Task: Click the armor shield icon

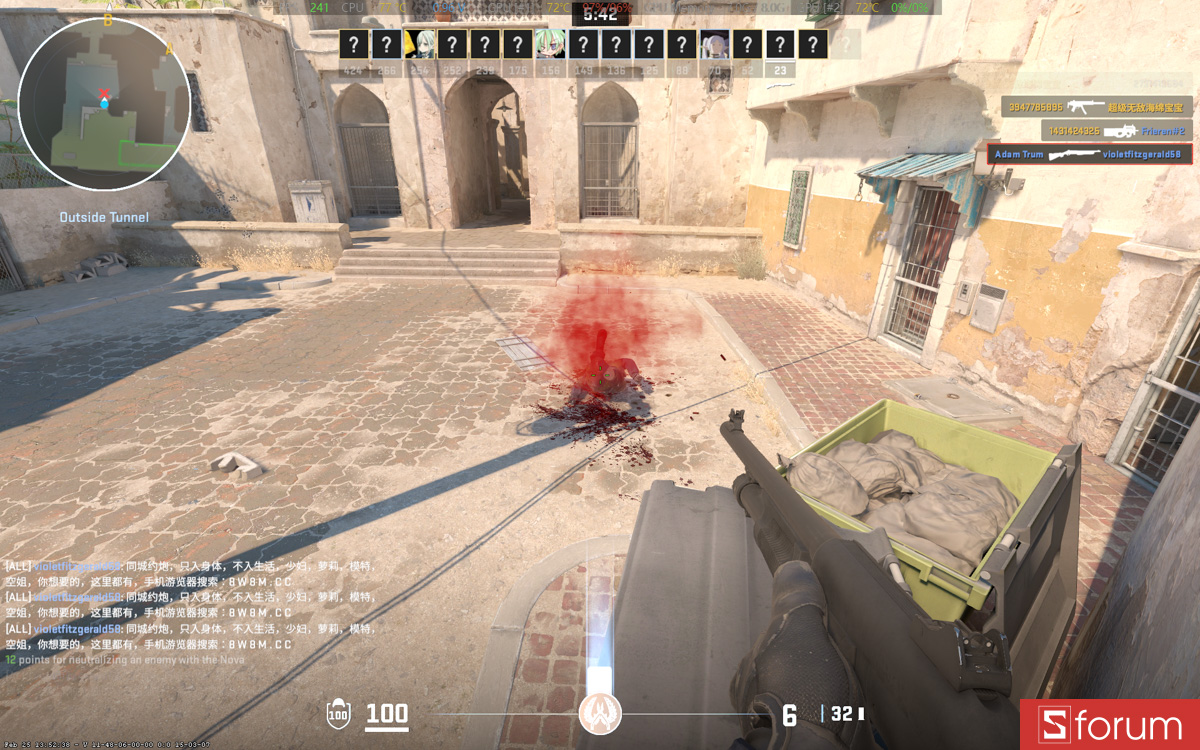Action: pos(339,714)
